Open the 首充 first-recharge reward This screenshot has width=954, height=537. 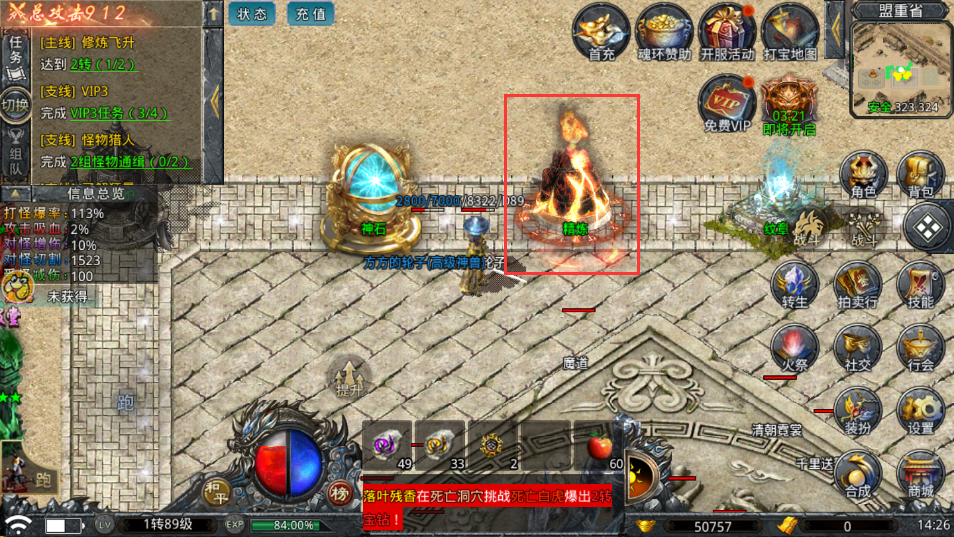point(602,32)
